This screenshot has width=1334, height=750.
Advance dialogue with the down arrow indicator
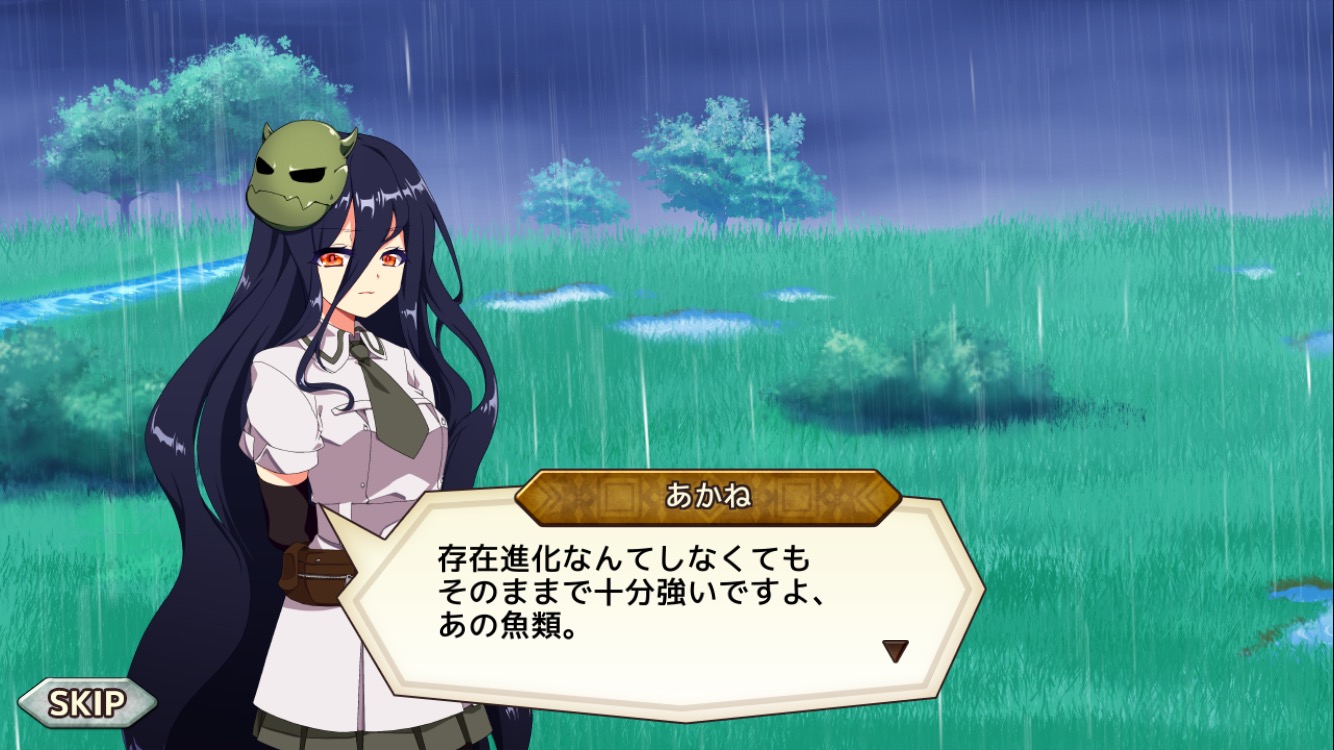[x=894, y=651]
